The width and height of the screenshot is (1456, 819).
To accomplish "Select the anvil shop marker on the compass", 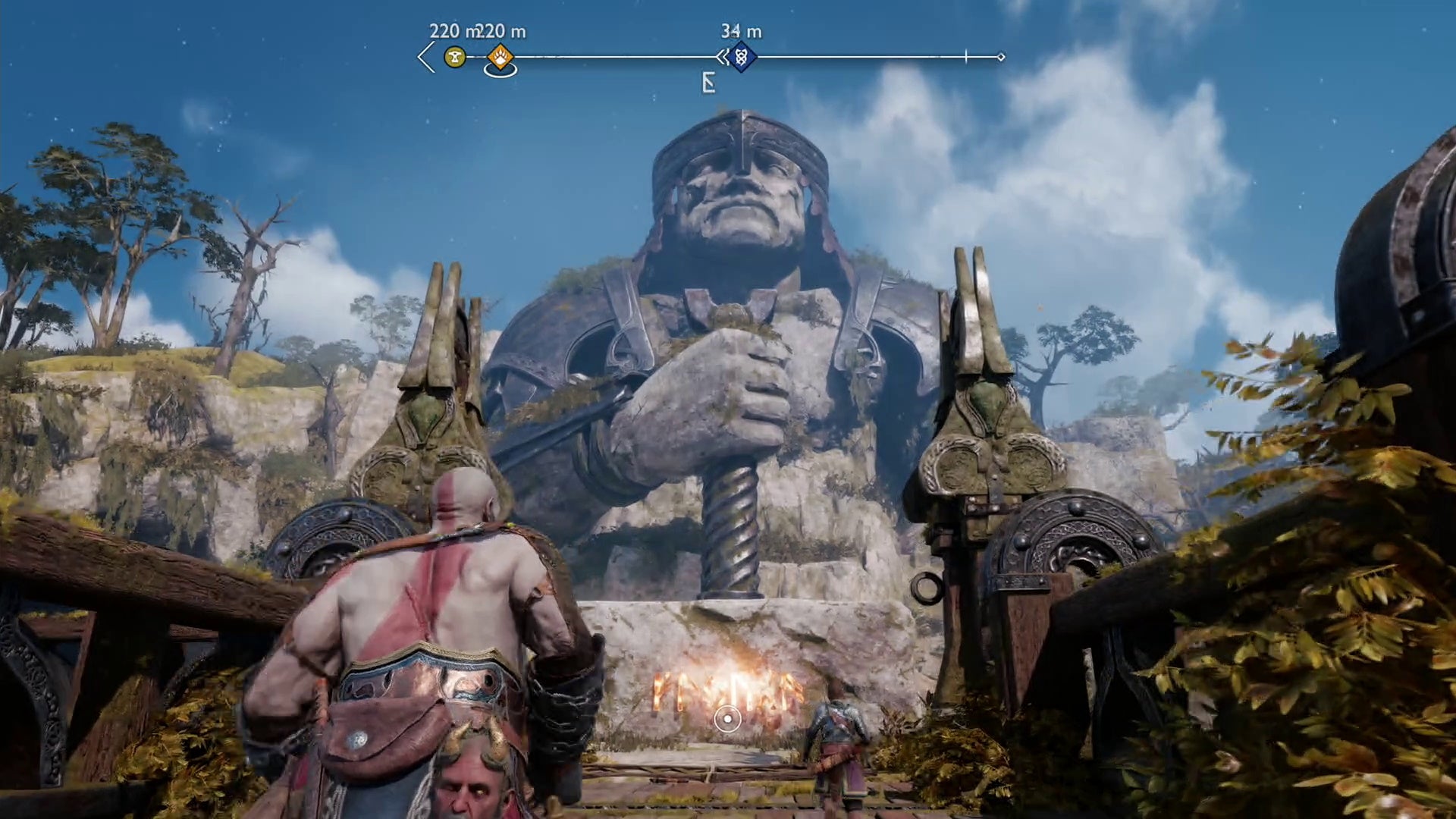I will coord(455,57).
